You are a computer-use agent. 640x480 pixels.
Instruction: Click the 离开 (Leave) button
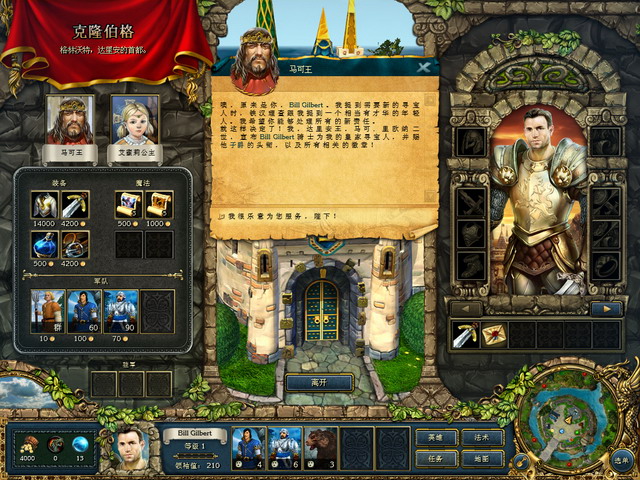(319, 382)
